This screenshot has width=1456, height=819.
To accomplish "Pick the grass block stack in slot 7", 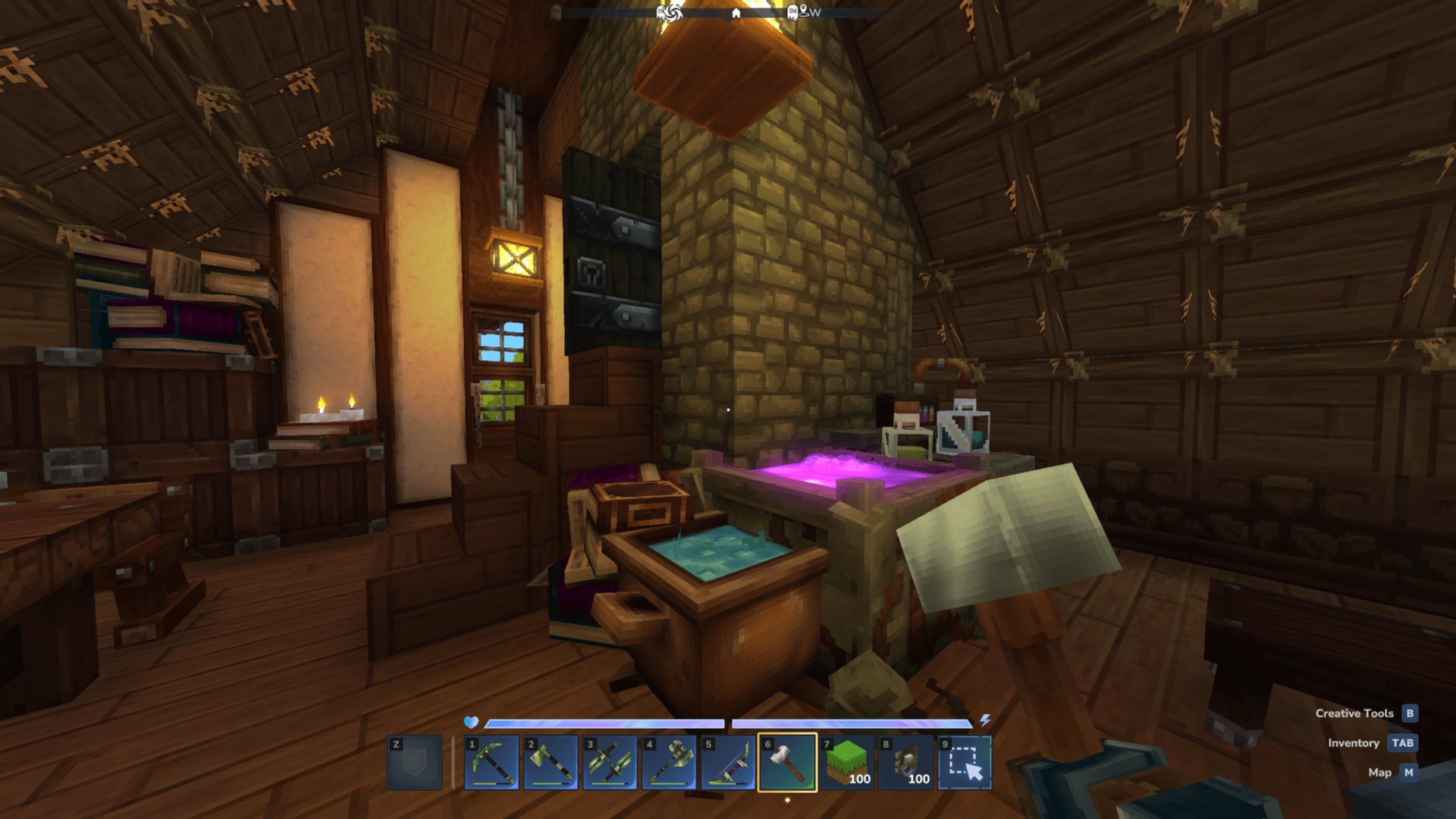I will pos(846,762).
